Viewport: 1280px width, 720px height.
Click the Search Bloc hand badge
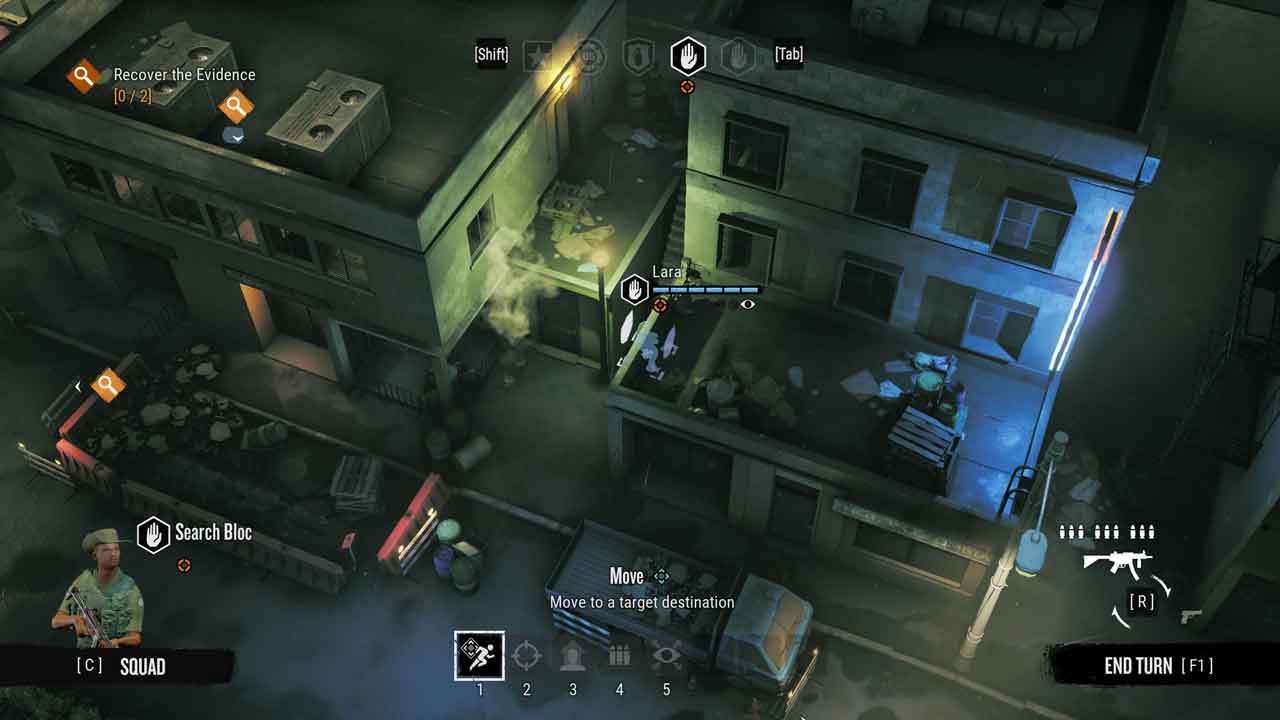153,535
